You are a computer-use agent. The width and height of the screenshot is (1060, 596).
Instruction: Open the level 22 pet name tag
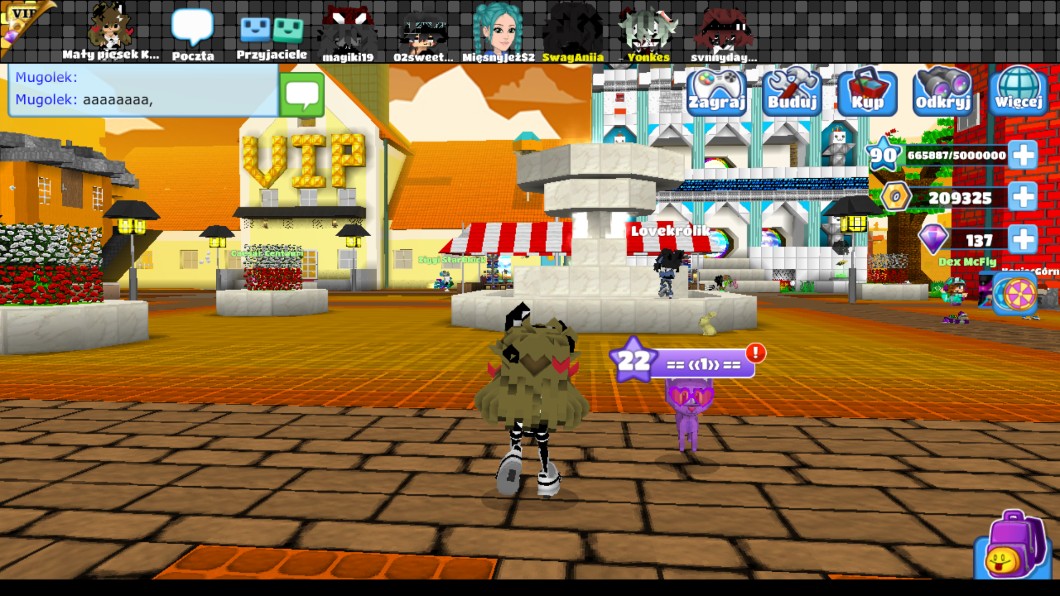pos(683,362)
